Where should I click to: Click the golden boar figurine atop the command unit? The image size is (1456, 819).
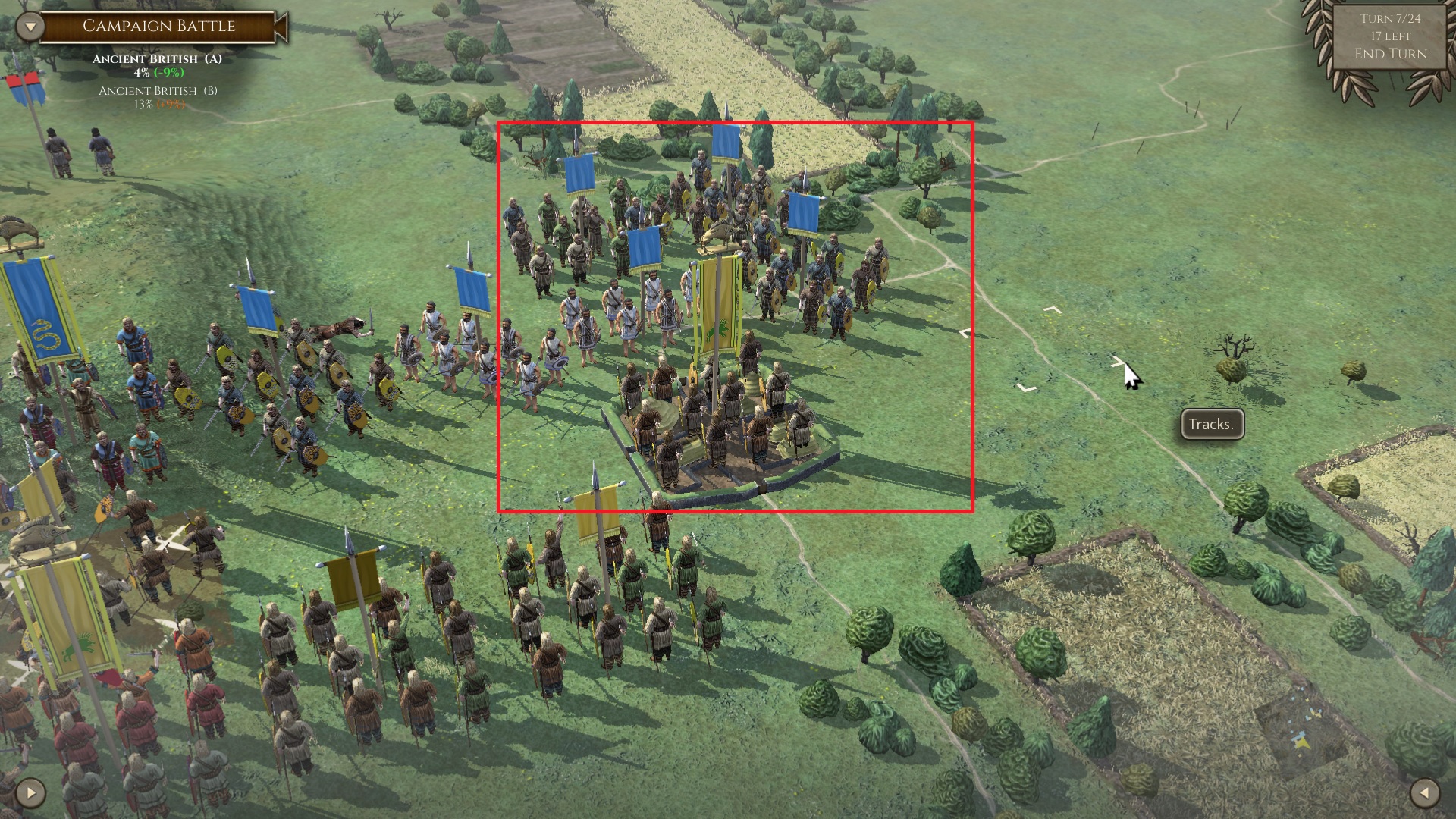tap(716, 235)
